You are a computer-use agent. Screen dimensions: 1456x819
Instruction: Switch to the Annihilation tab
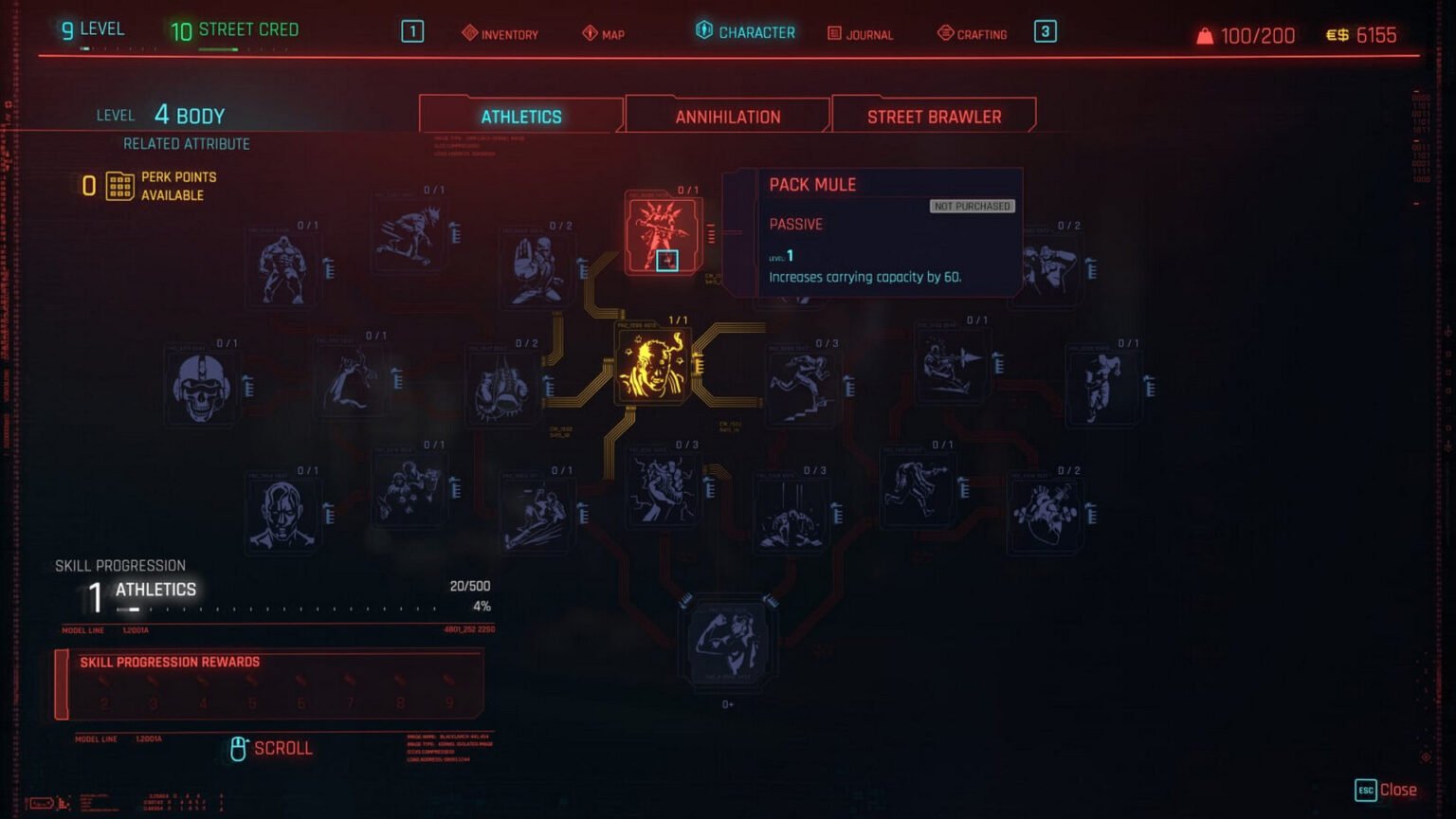[x=727, y=117]
